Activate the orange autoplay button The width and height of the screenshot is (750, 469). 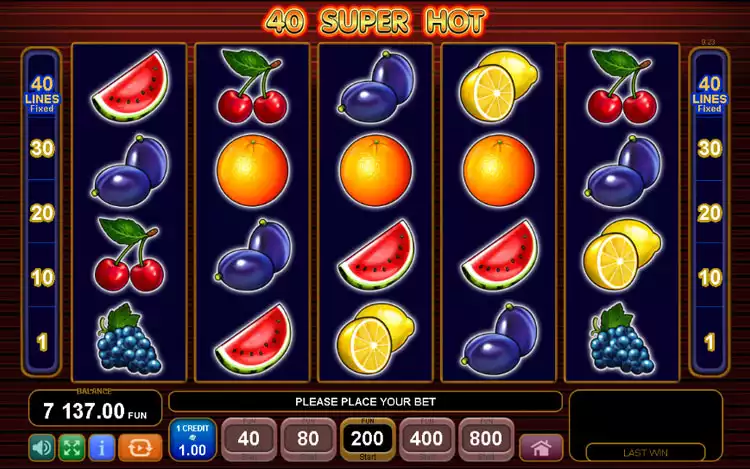[x=140, y=447]
